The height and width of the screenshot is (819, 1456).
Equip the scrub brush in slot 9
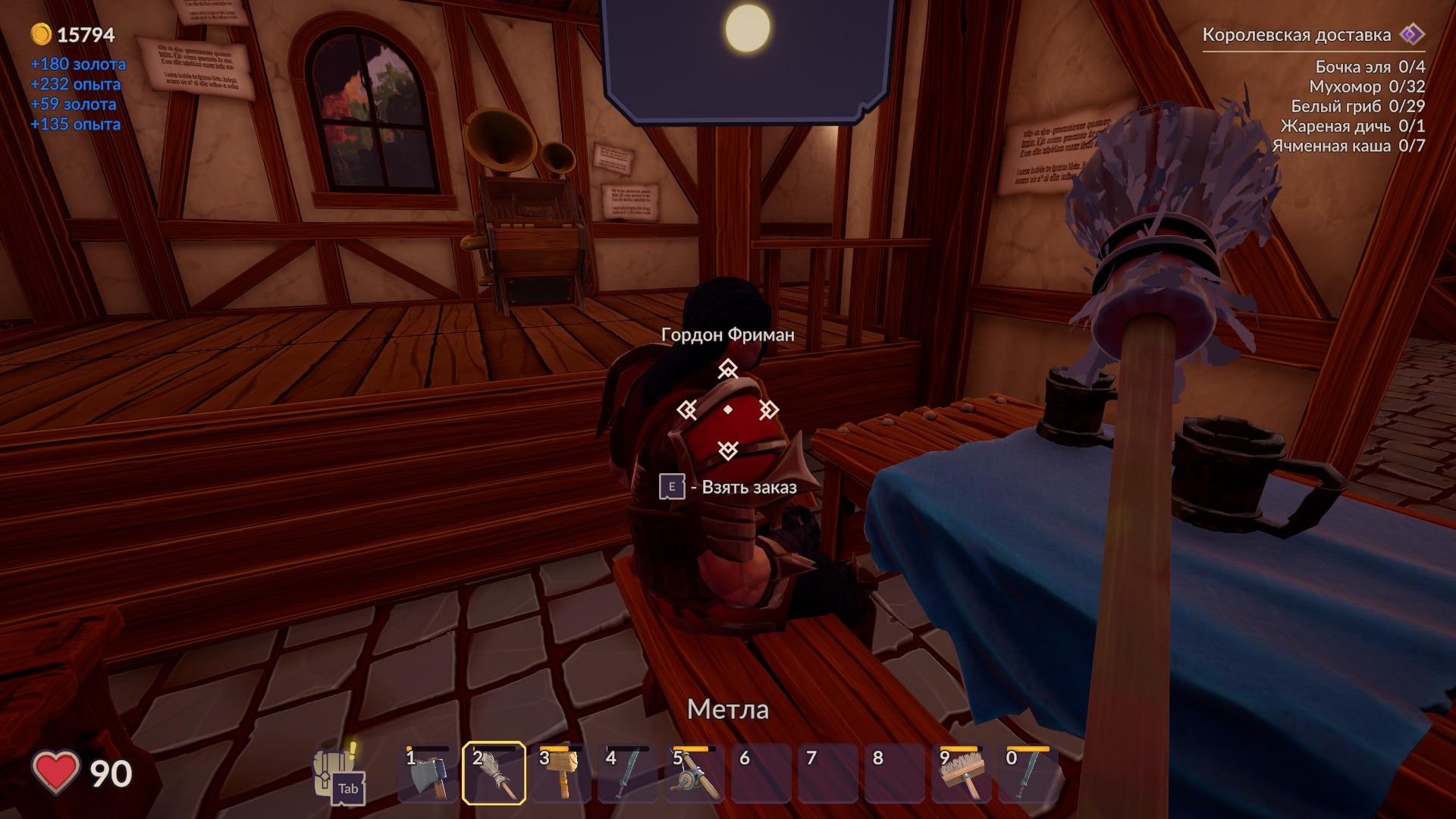click(x=961, y=773)
